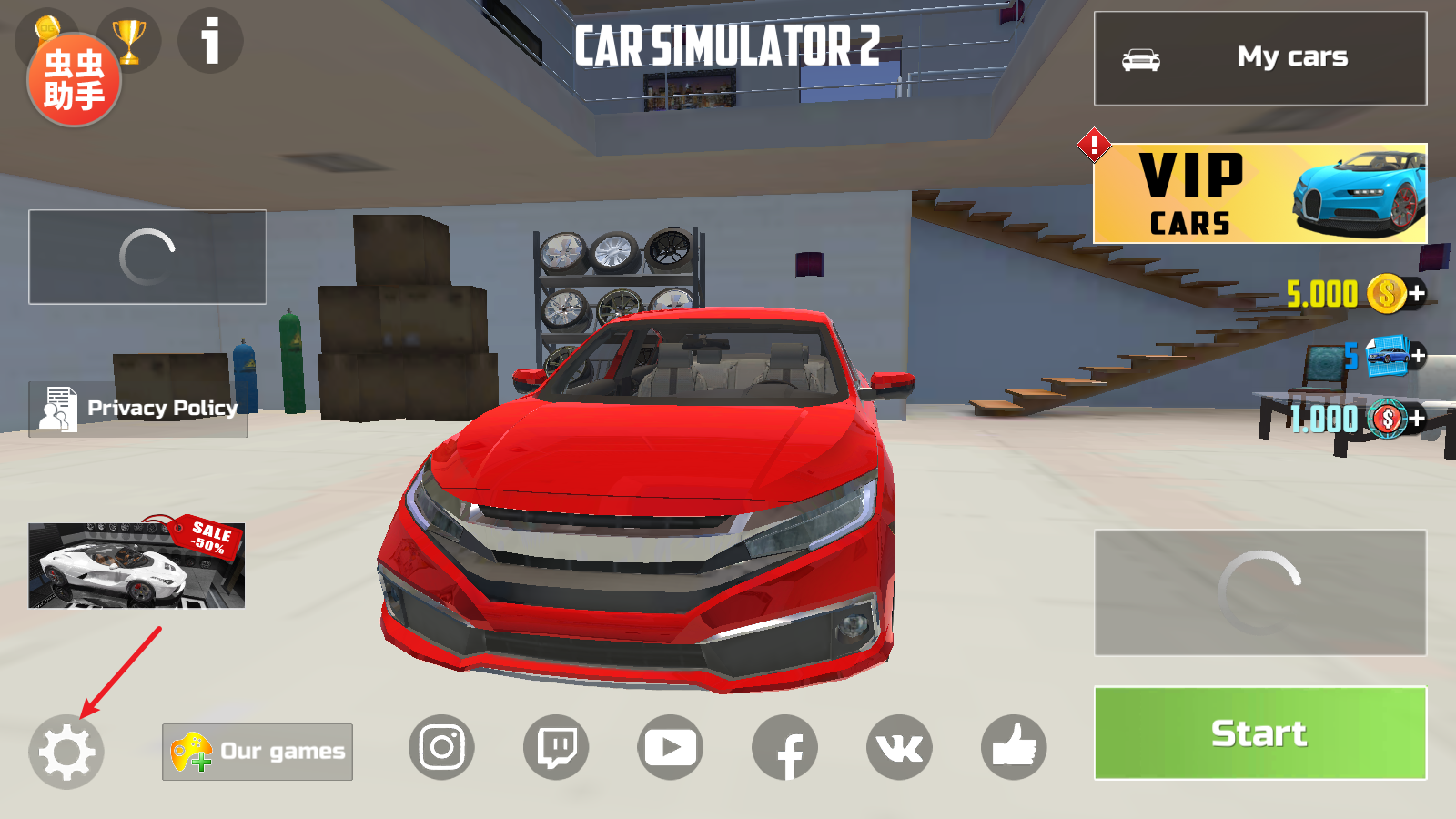
Task: Show the info screen via the 'i' icon
Action: (x=210, y=41)
